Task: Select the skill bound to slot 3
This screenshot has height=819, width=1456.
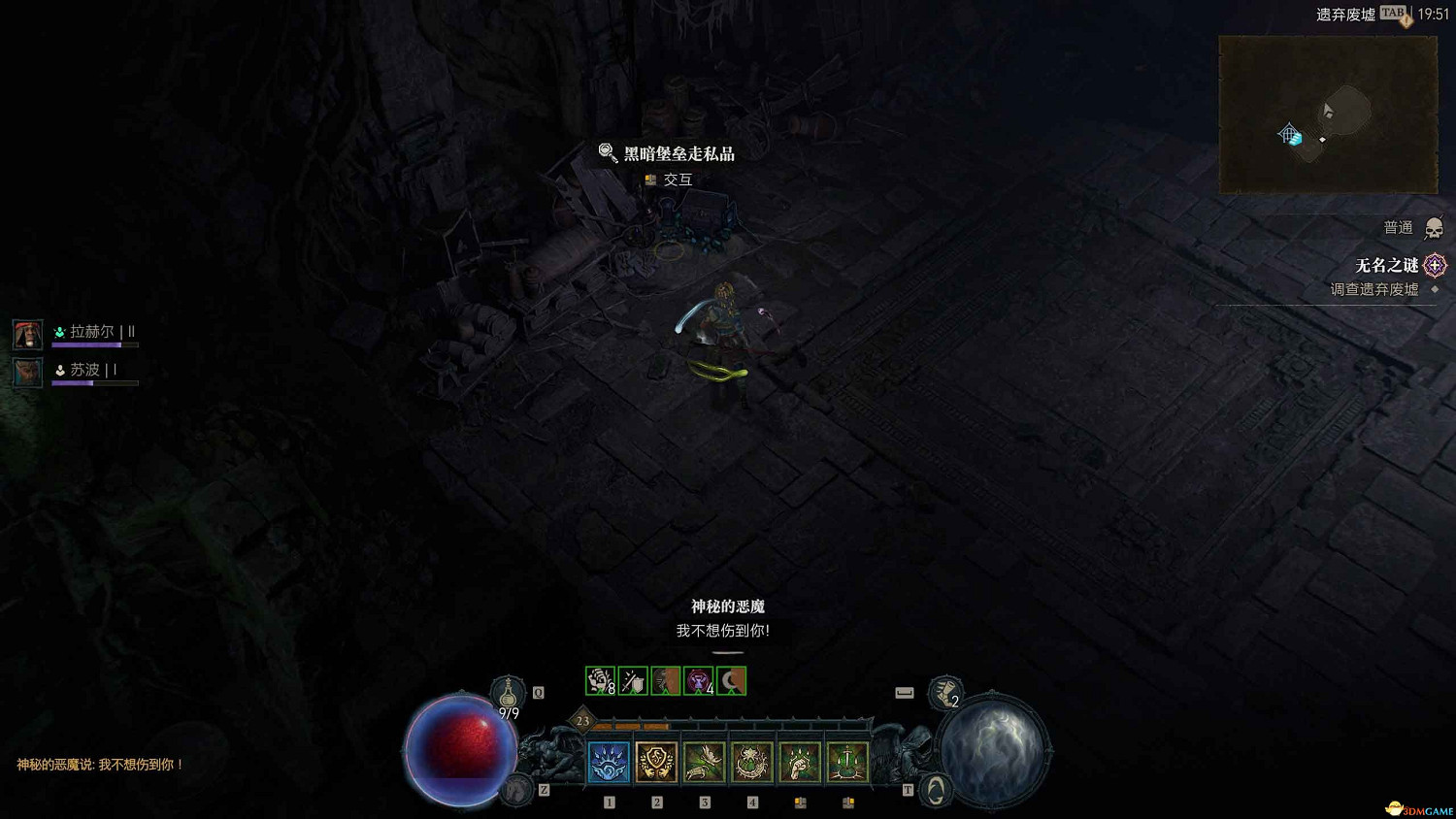Action: point(704,762)
